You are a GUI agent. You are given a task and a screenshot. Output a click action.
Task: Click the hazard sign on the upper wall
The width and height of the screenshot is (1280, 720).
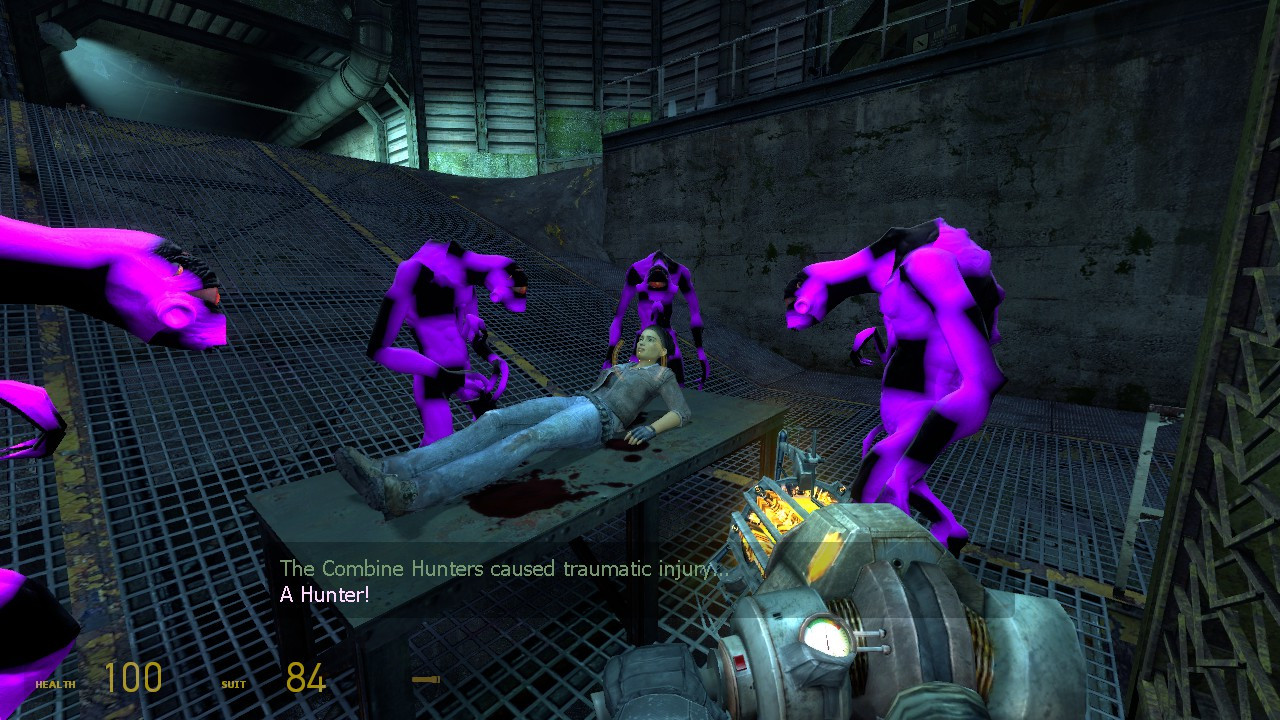[920, 40]
